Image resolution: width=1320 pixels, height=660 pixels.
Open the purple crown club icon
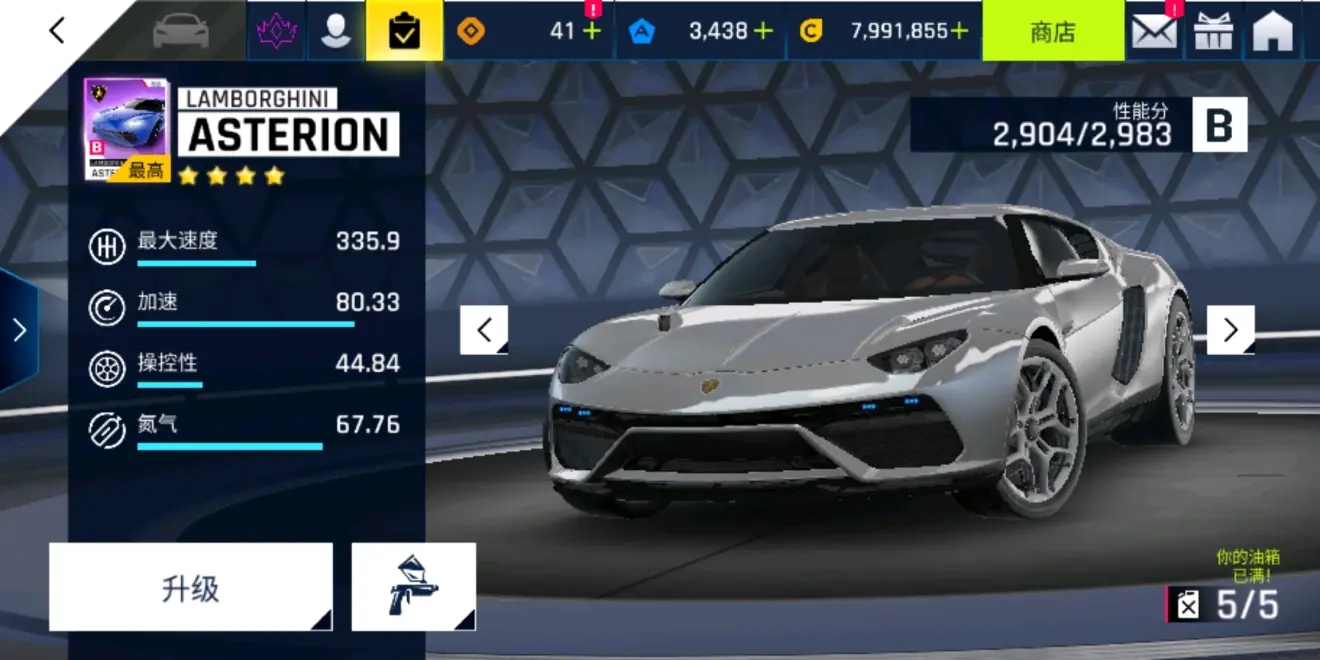pos(276,31)
